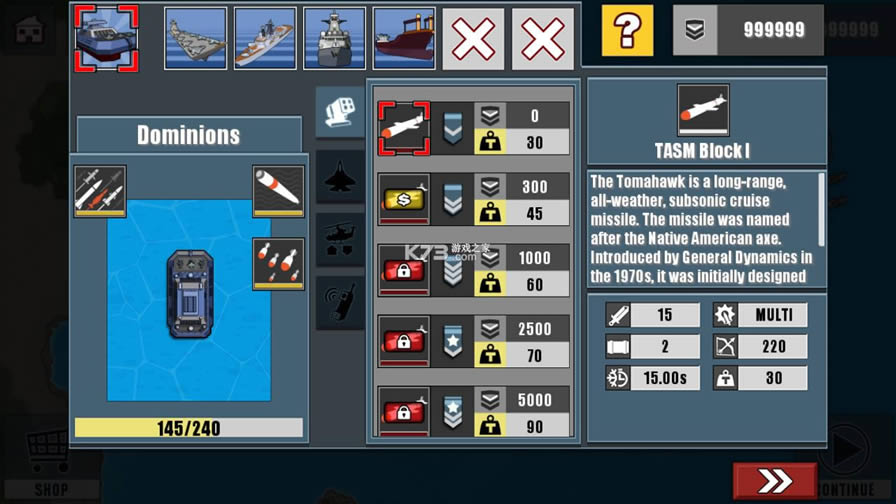Select the locked weapon costing 2500
This screenshot has width=896, height=504.
click(x=404, y=341)
